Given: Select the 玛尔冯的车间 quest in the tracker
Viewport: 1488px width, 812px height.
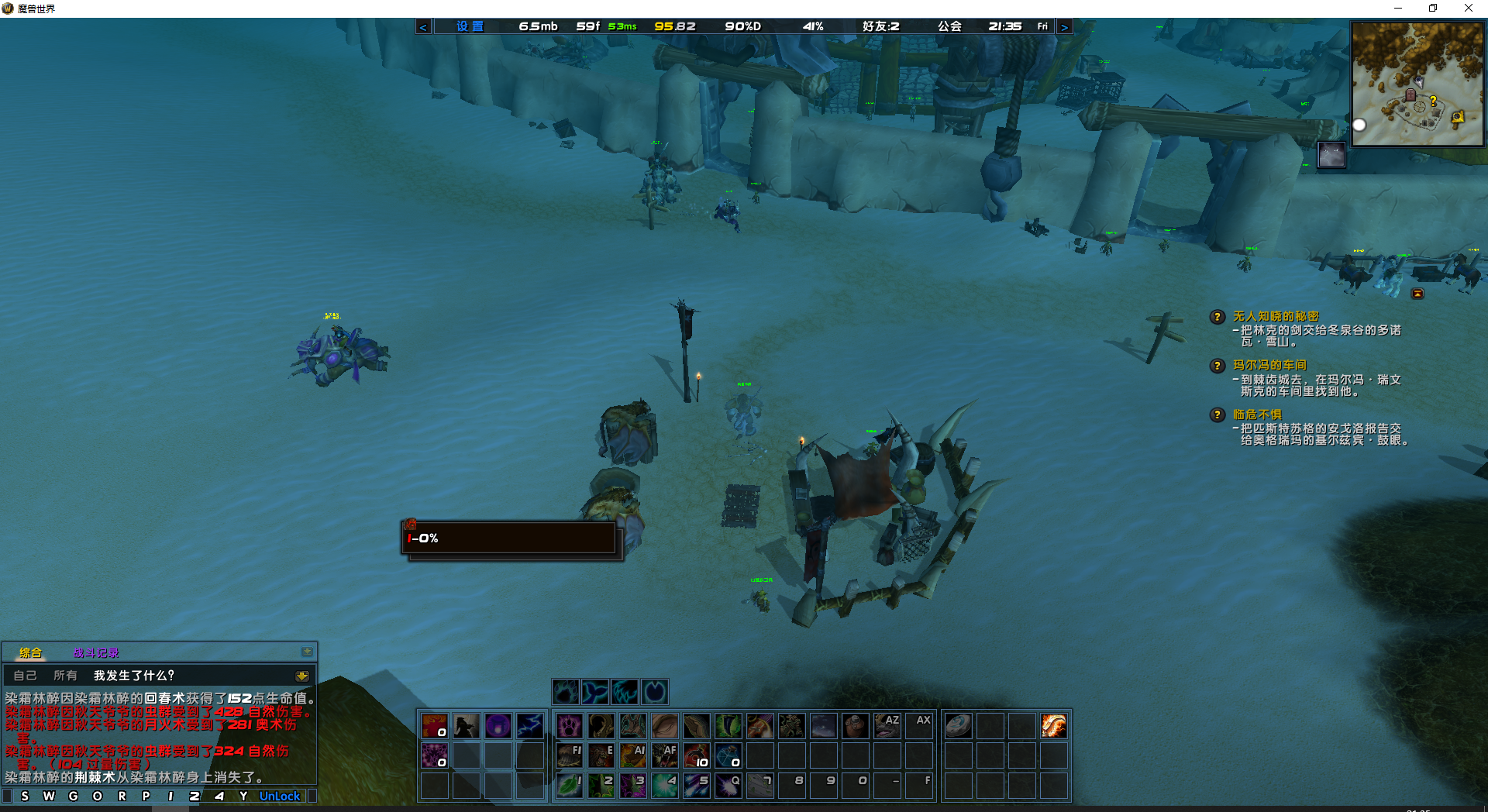Looking at the screenshot, I should 1269,365.
